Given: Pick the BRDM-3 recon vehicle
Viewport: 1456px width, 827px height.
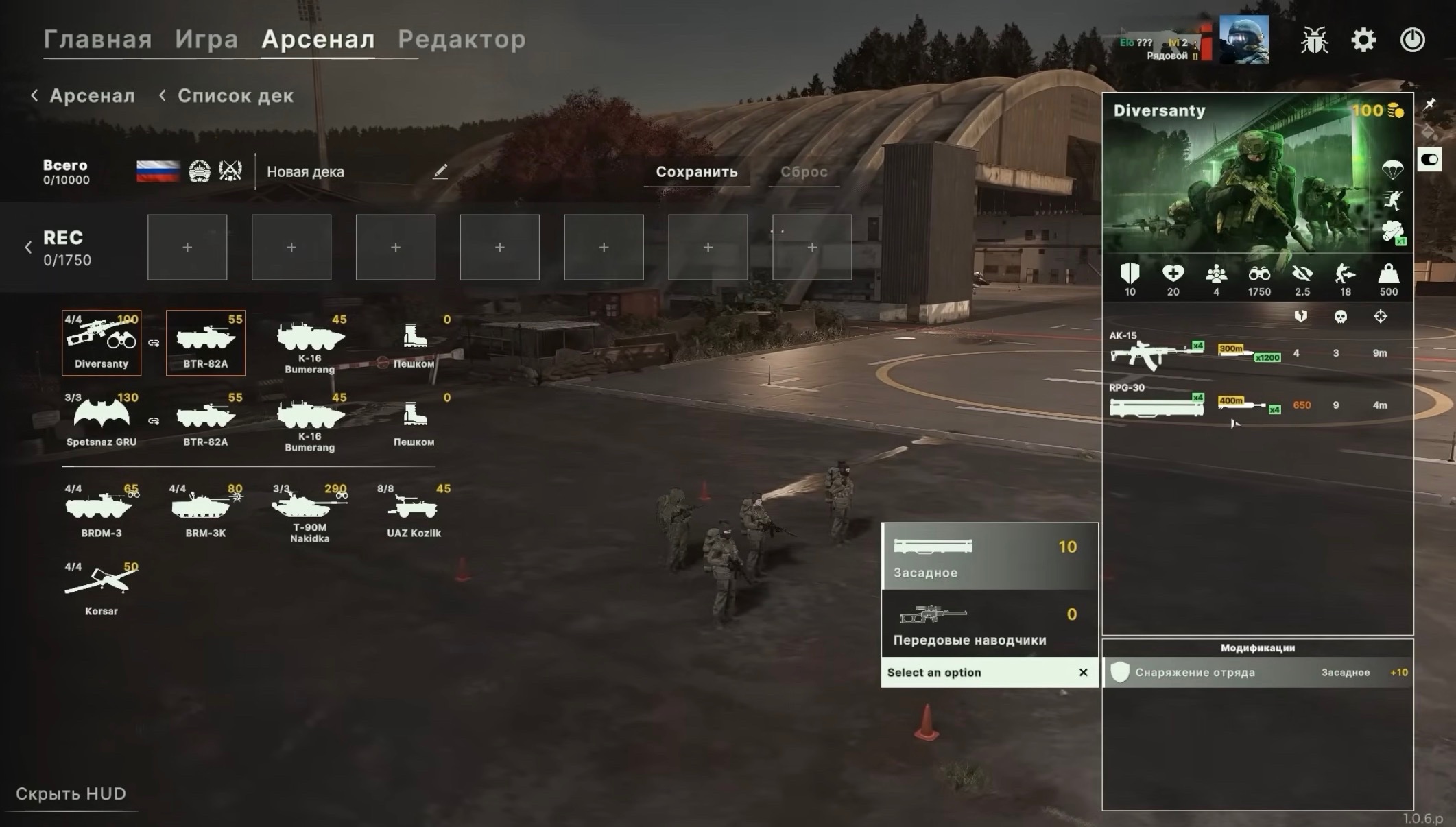Looking at the screenshot, I should click(x=102, y=512).
